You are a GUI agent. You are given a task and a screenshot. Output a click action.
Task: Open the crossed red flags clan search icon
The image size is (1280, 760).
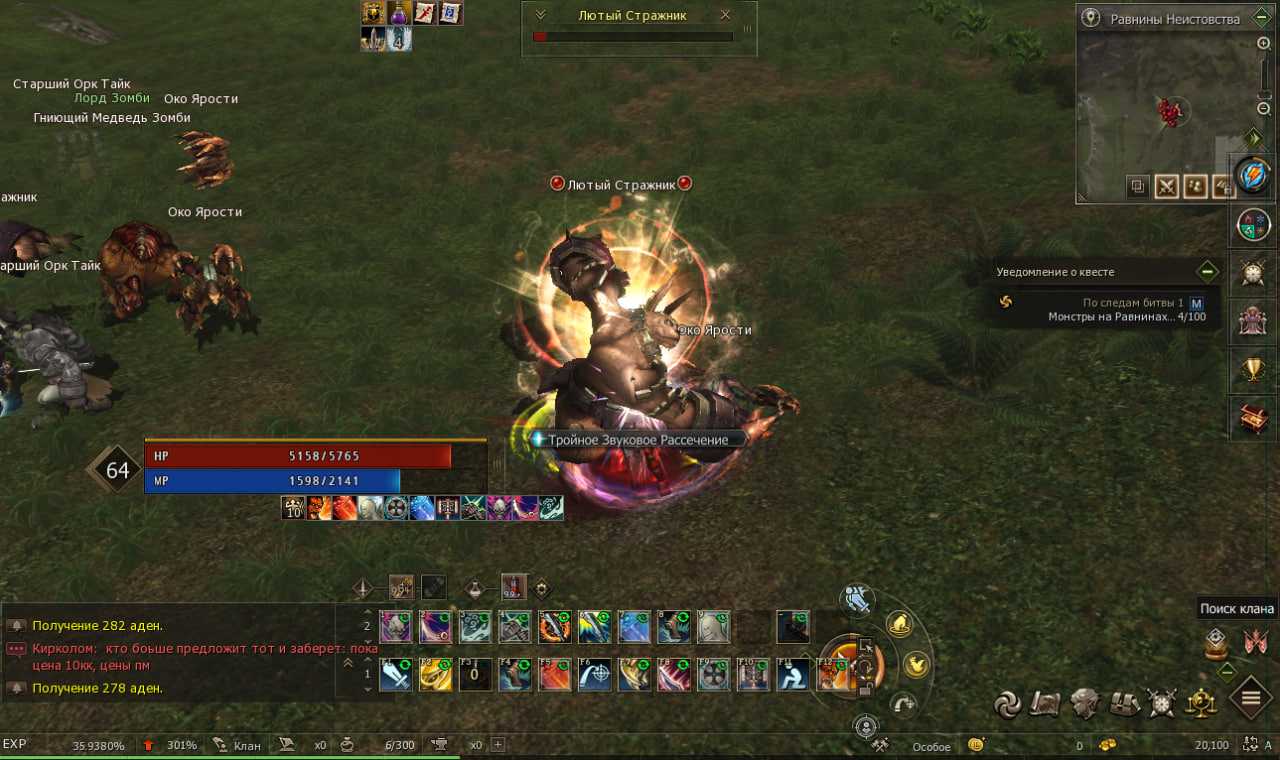pos(1255,642)
